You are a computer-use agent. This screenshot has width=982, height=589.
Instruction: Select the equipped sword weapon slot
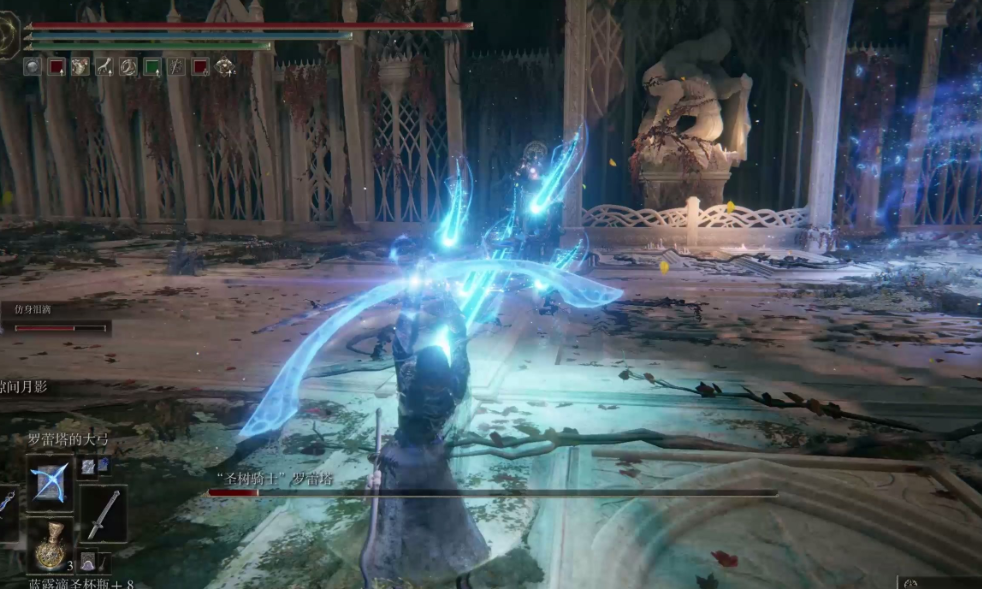coord(103,513)
